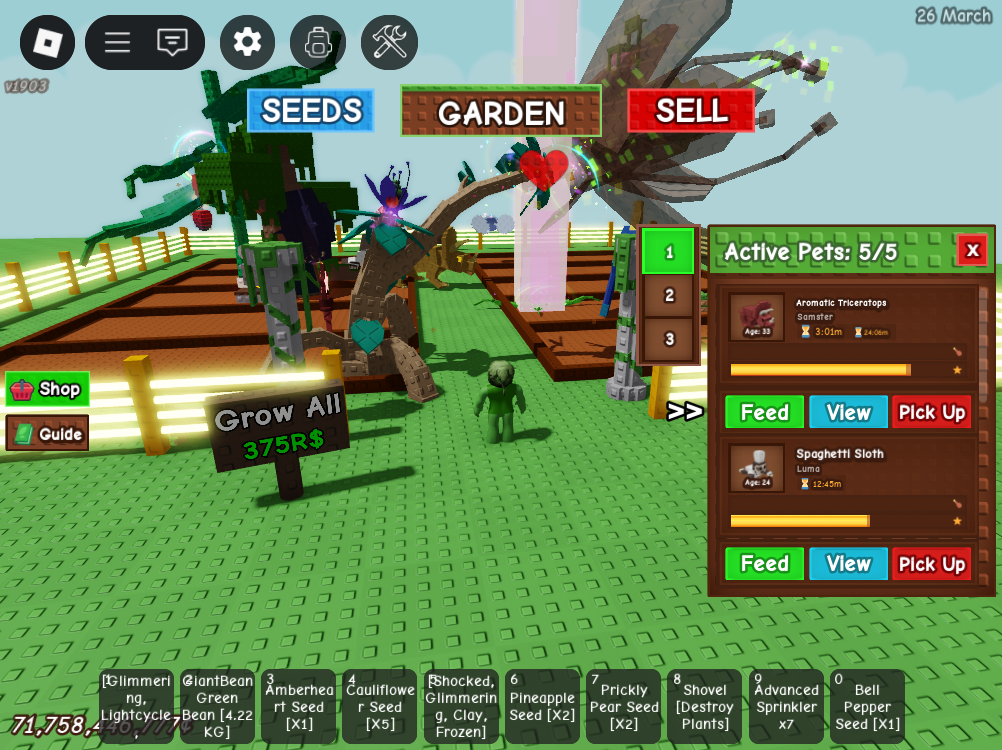This screenshot has width=1002, height=750.
Task: Select the Pineapple Seed hotbar slot
Action: coord(542,706)
